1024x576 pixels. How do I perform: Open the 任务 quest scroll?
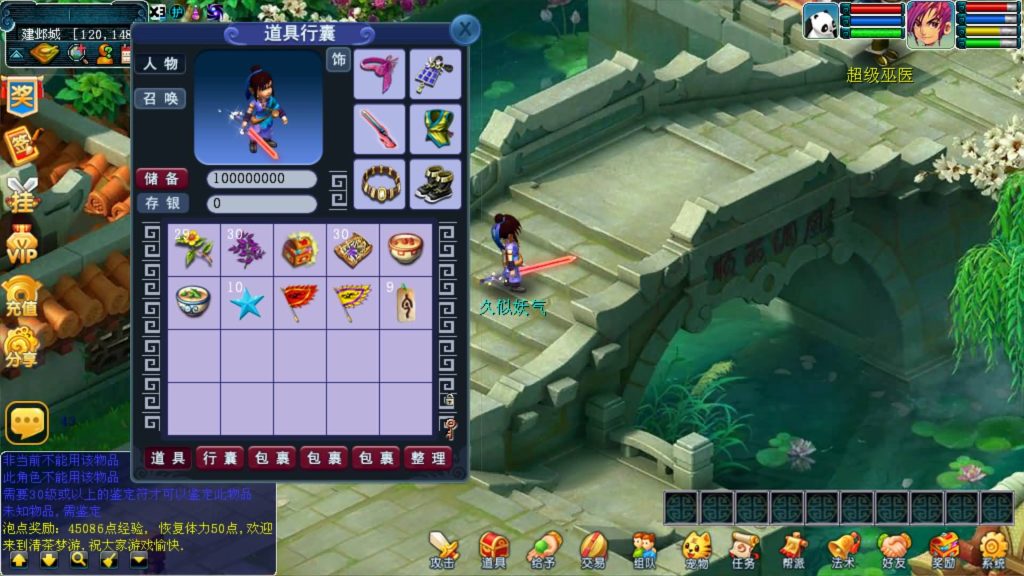tap(743, 549)
